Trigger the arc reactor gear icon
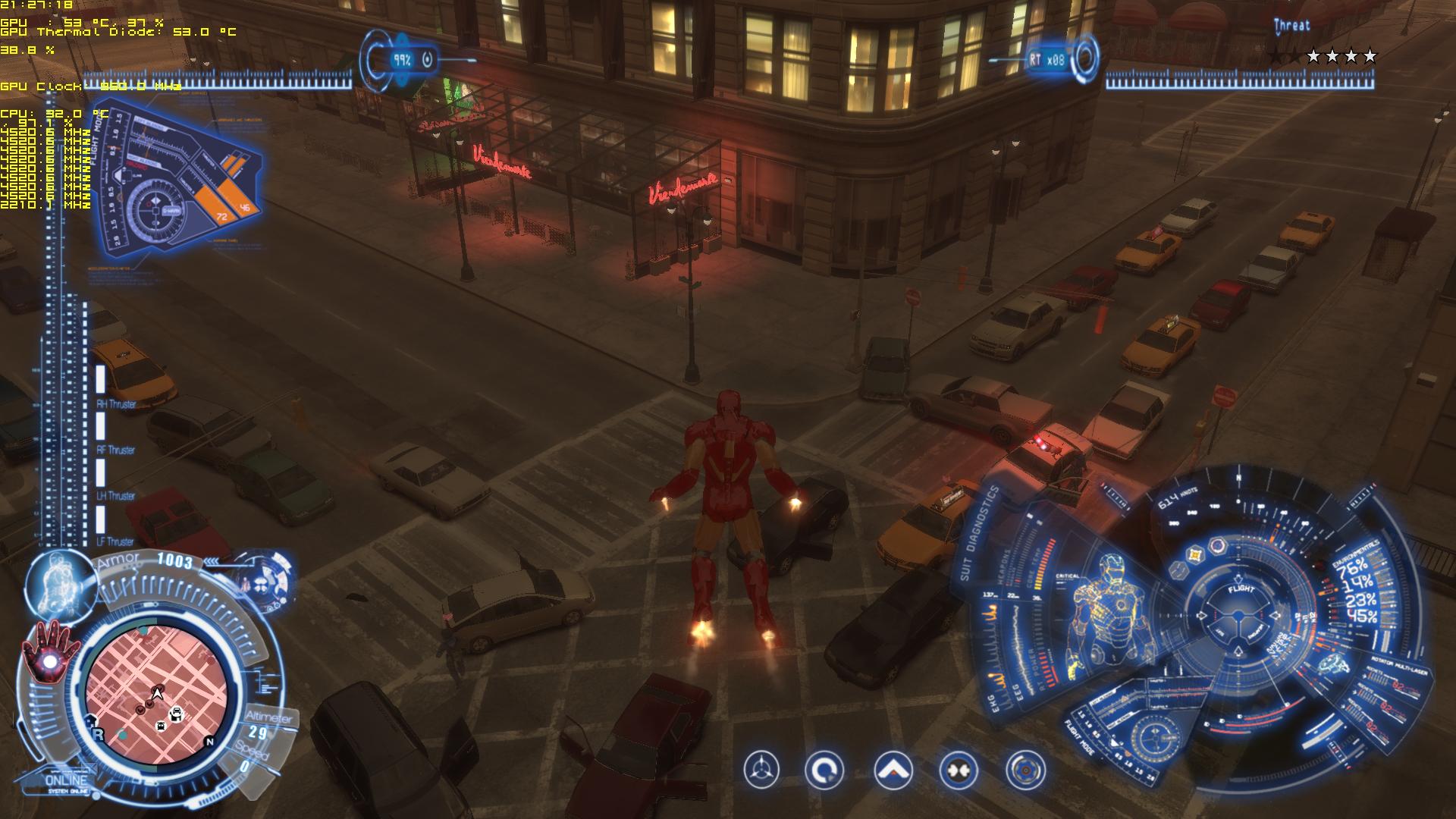This screenshot has height=819, width=1456. click(1025, 770)
